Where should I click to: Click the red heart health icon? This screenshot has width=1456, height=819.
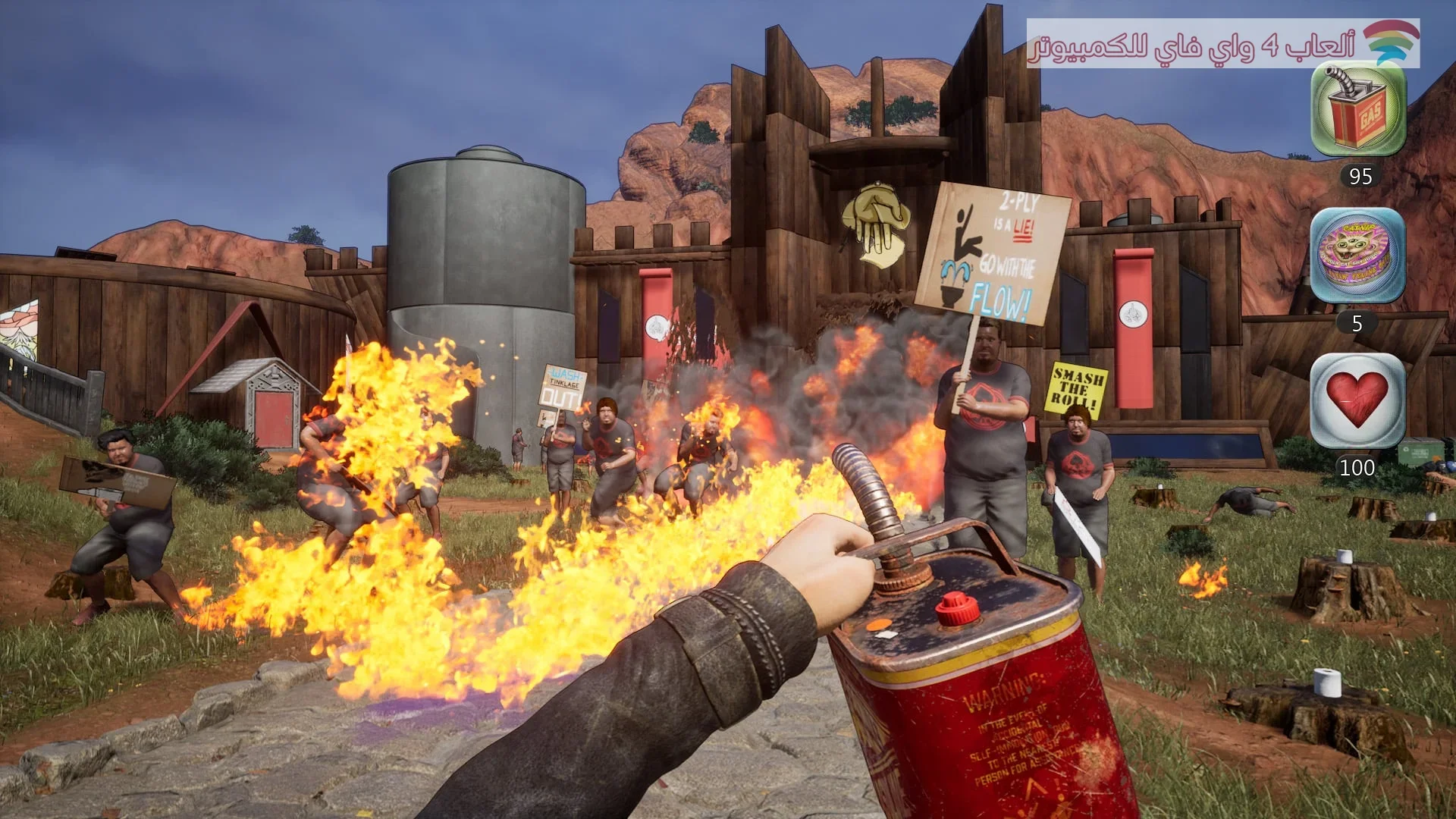1357,400
